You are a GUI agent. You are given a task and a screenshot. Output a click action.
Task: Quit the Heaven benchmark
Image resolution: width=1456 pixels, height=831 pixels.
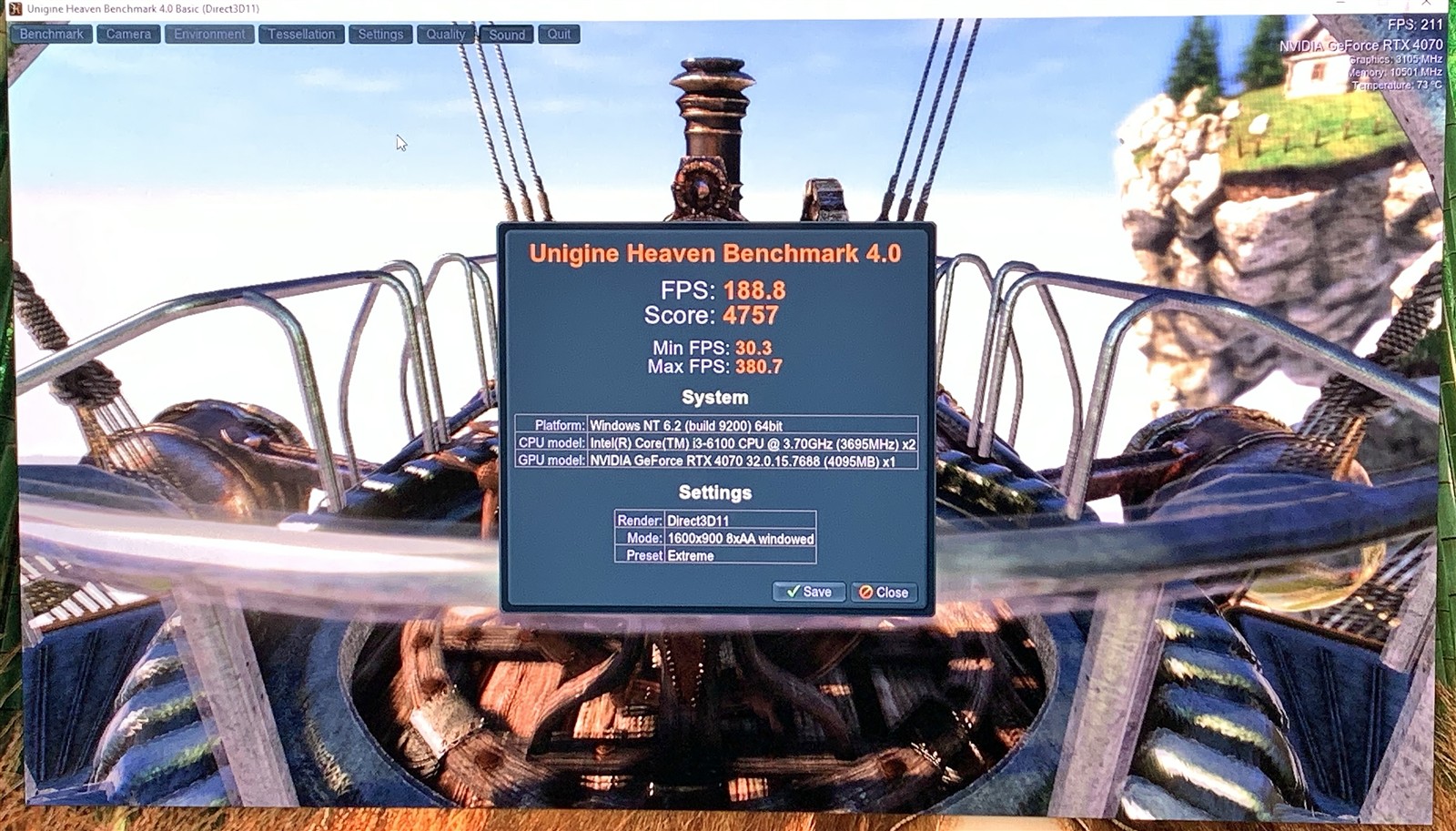point(559,35)
